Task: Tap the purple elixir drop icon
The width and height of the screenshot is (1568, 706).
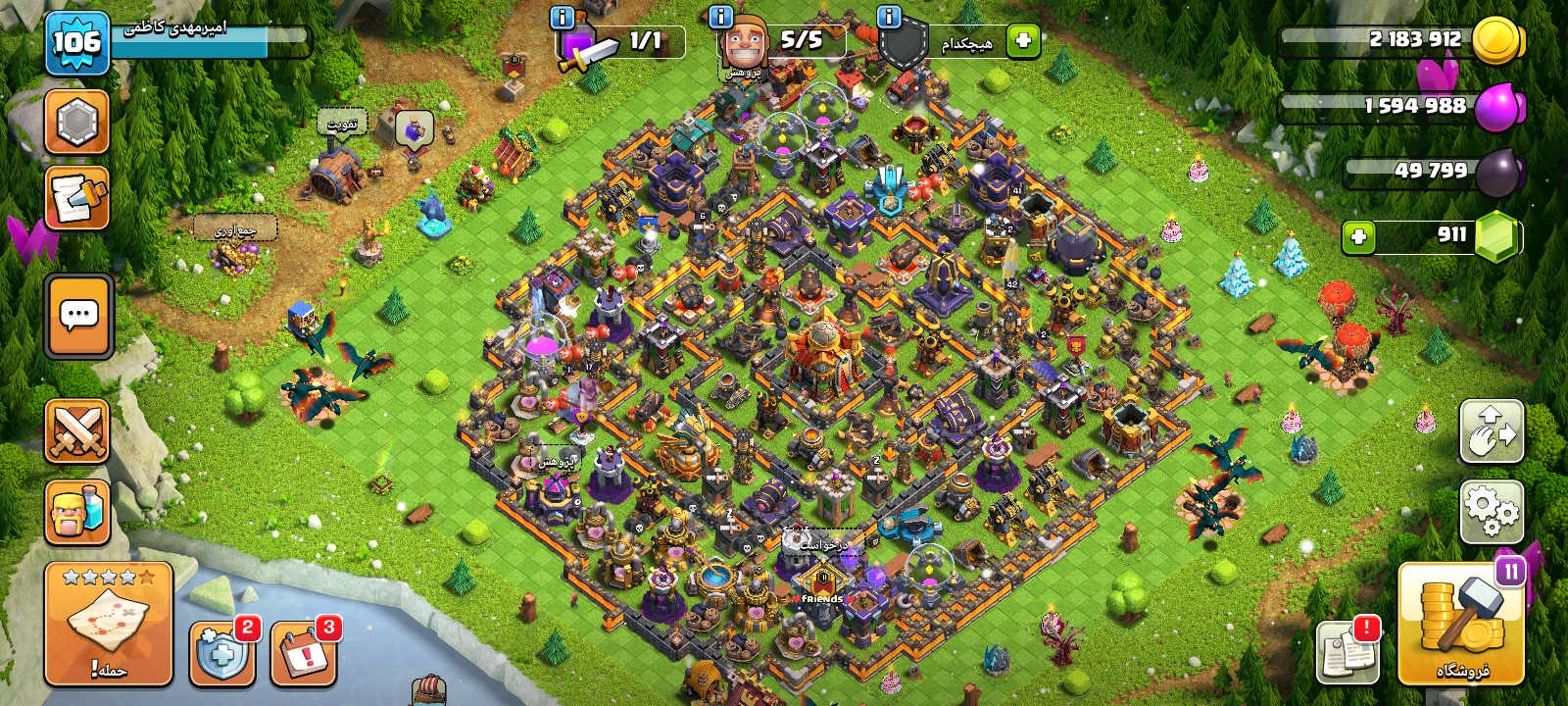Action: tap(1496, 106)
